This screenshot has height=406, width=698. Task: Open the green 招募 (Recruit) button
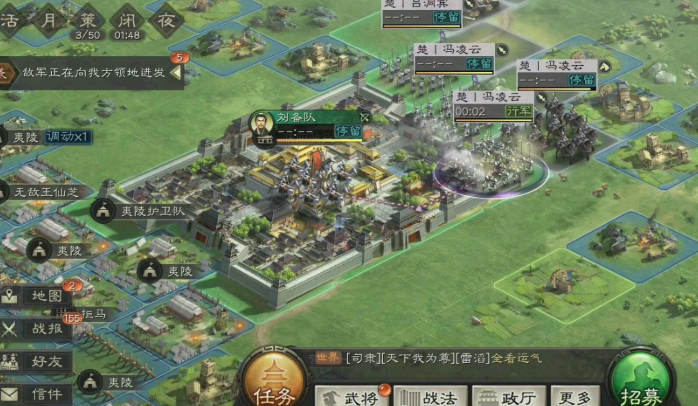point(645,385)
